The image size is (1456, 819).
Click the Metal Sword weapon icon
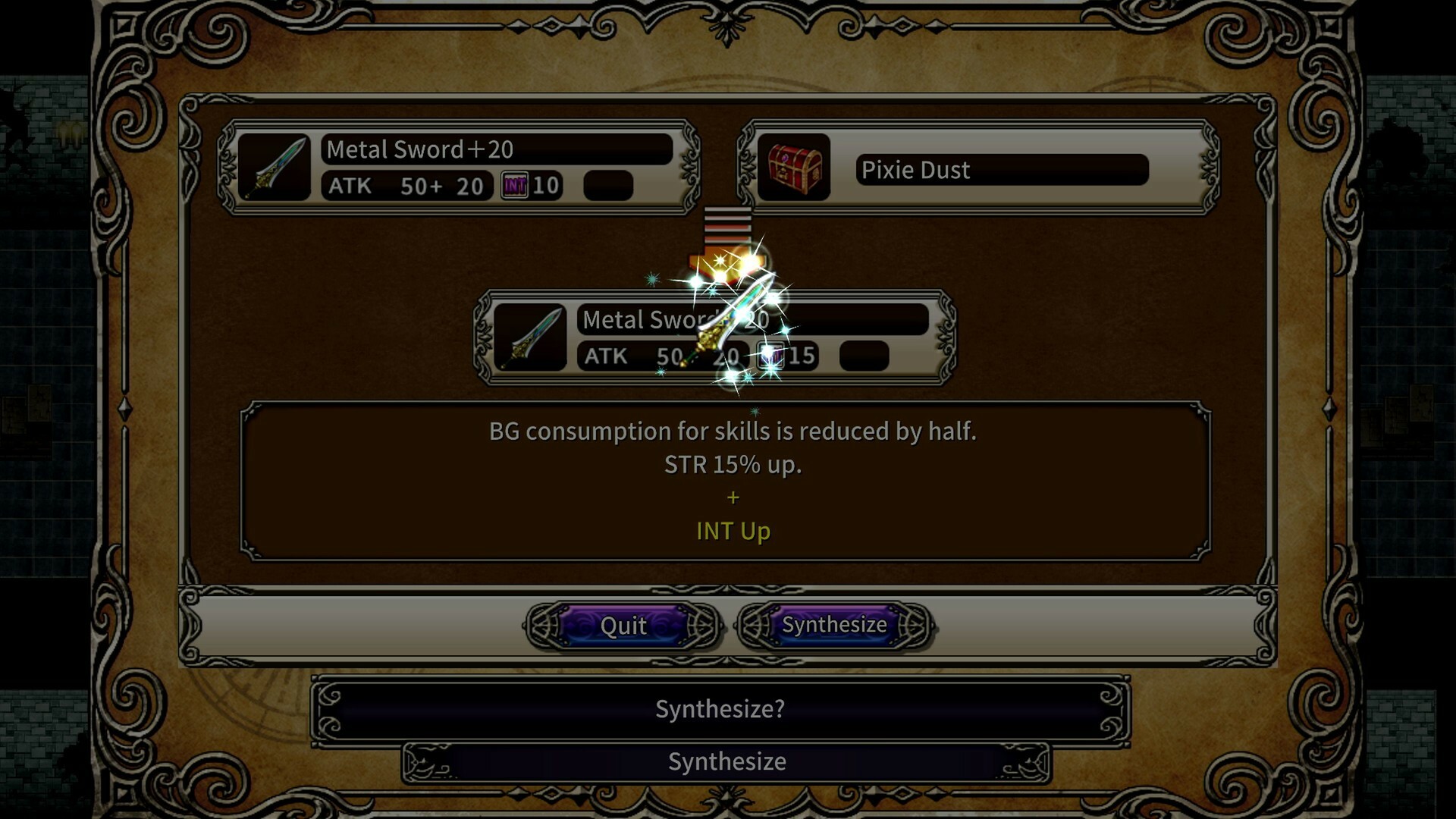point(275,167)
